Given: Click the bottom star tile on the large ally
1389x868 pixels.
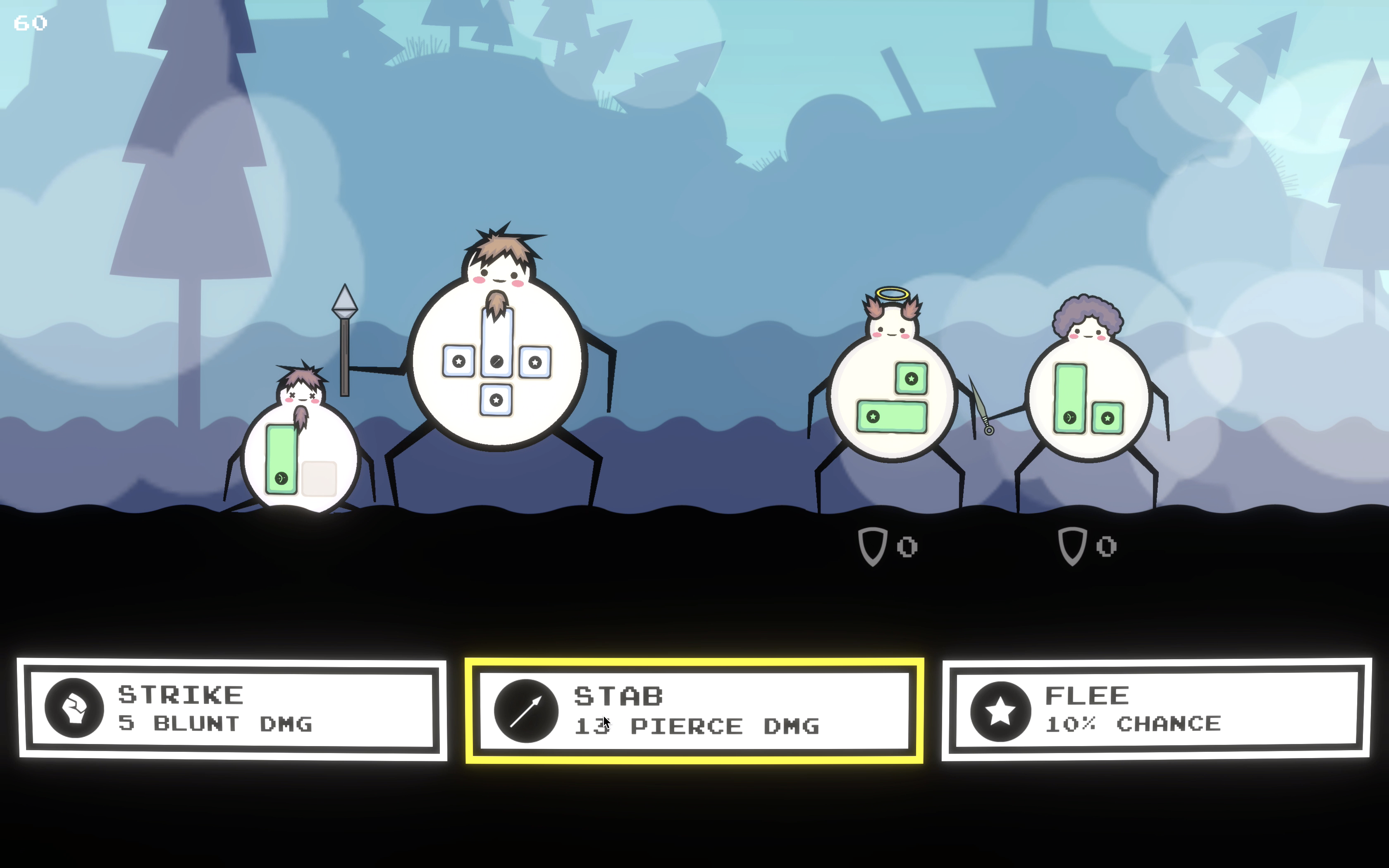Looking at the screenshot, I should click(x=496, y=400).
